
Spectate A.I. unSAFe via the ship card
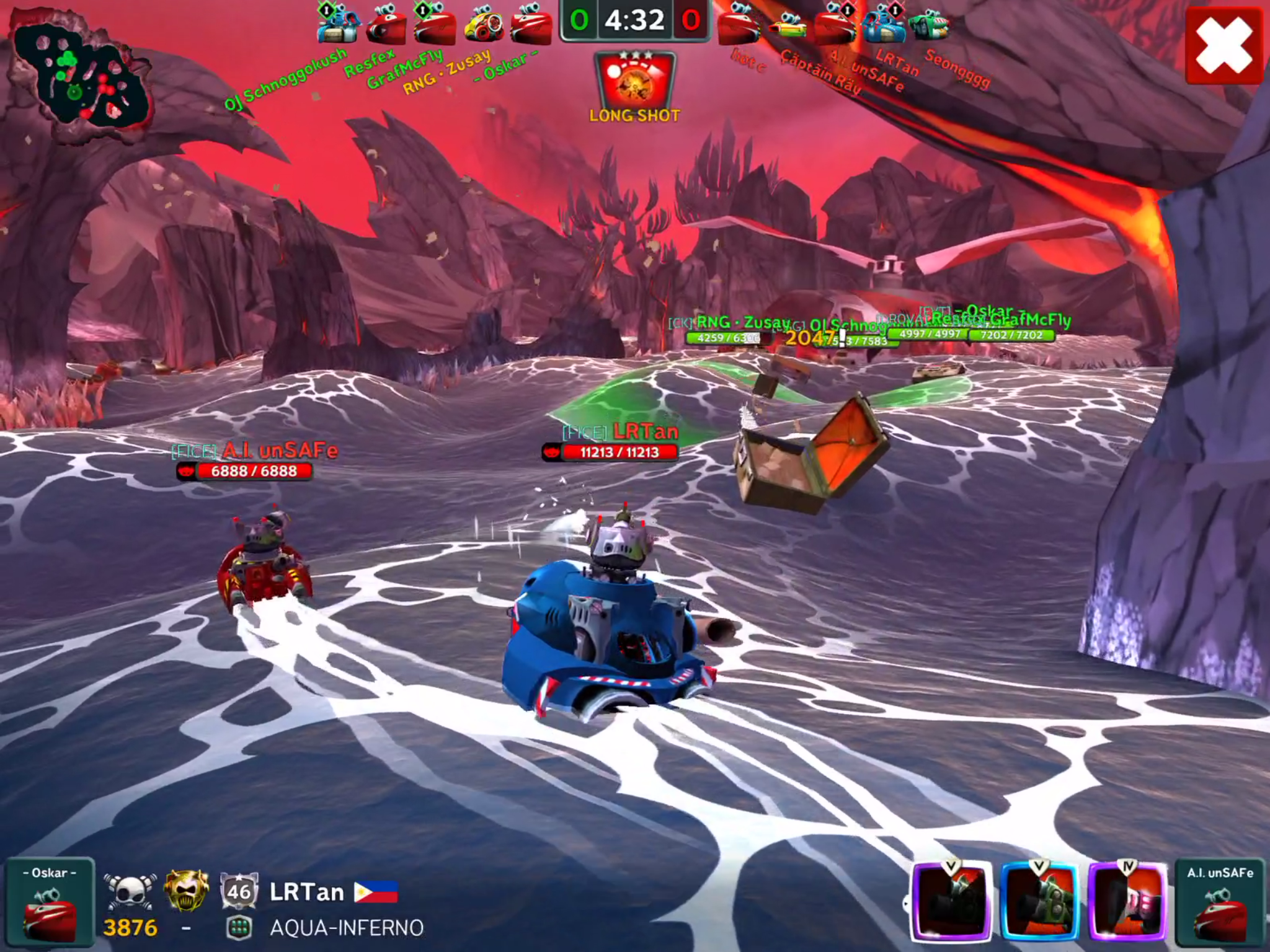[1220, 902]
